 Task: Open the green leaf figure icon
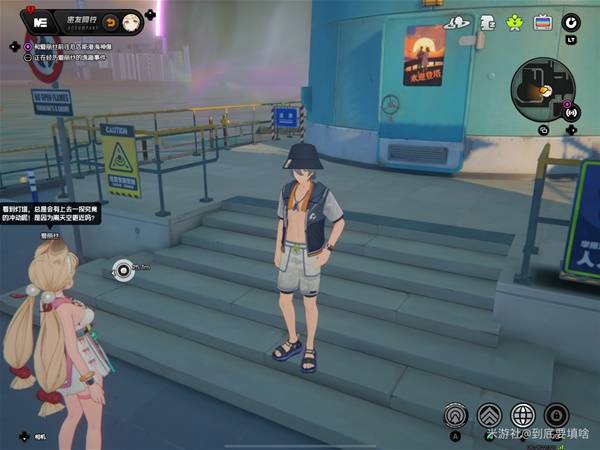(x=516, y=22)
